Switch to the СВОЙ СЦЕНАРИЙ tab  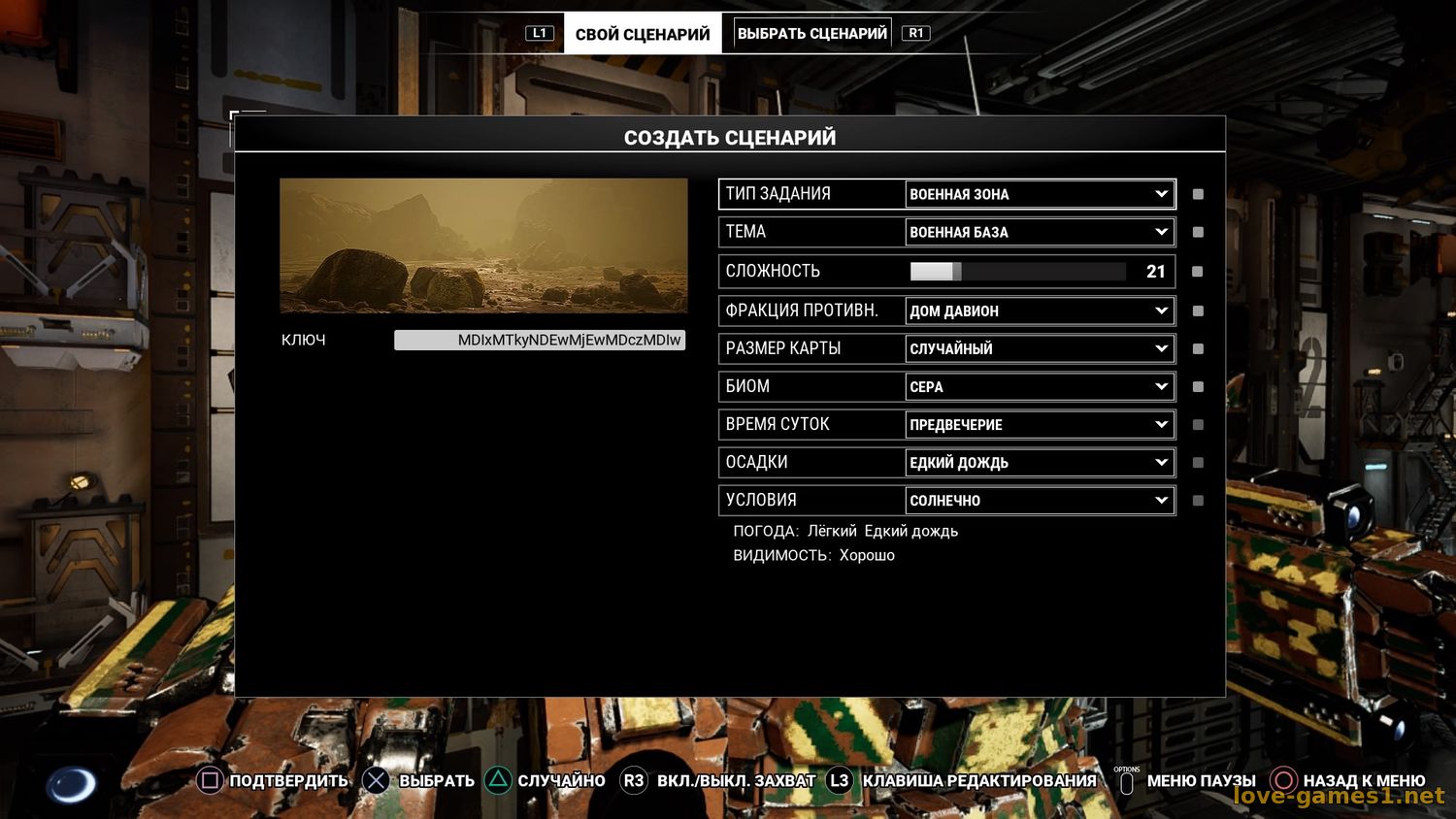tap(643, 34)
